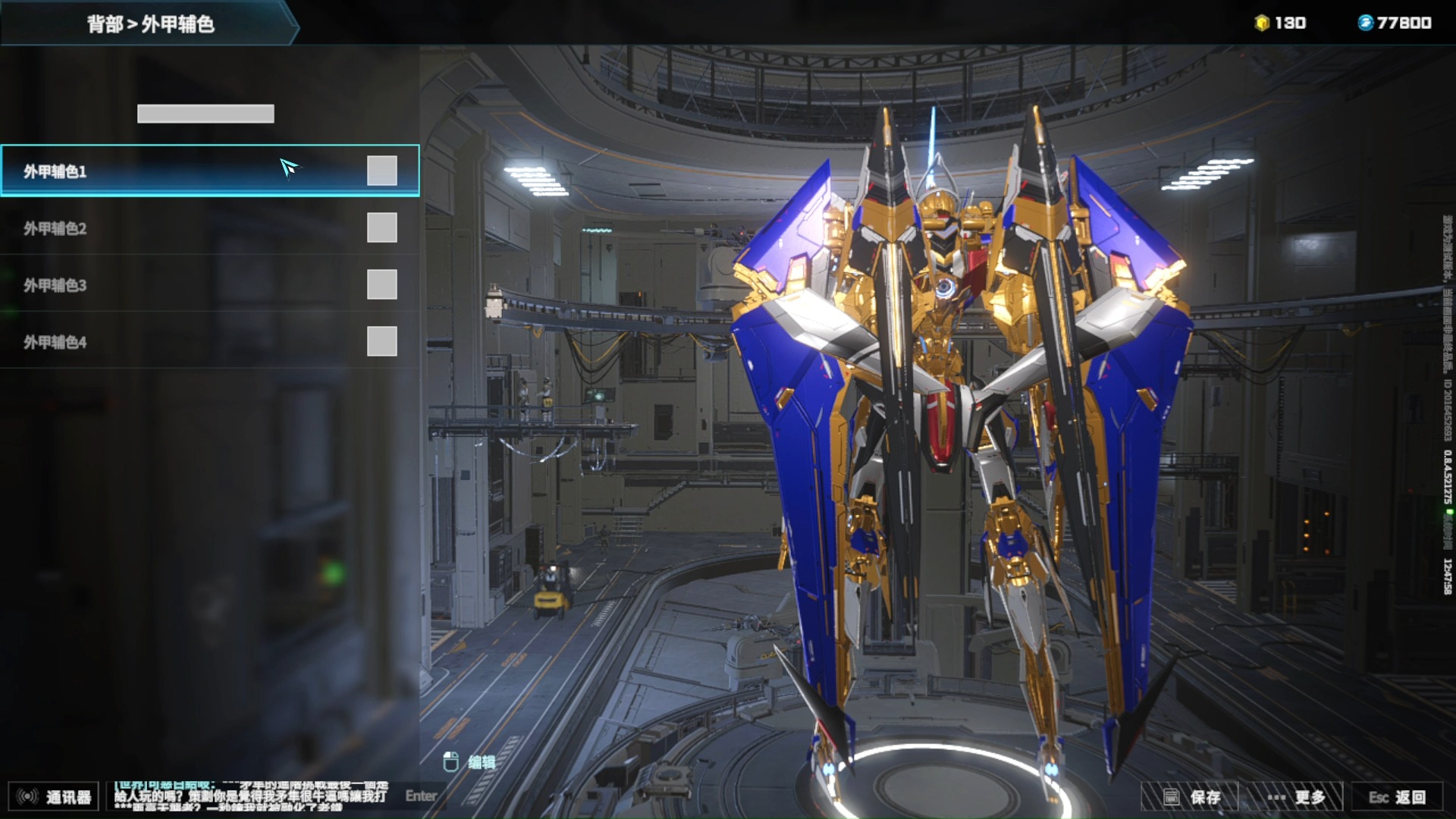Choose the 外甲辅色2 entry
The width and height of the screenshot is (1456, 819).
point(152,228)
